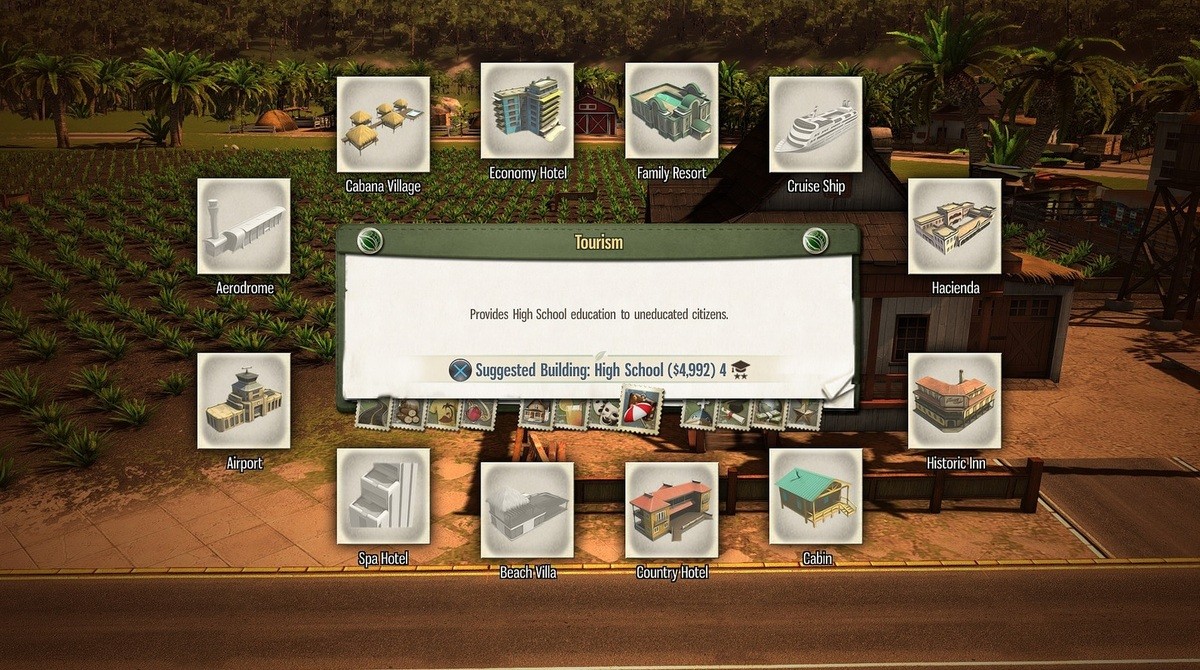Open the drink glass category stamp

coord(570,412)
